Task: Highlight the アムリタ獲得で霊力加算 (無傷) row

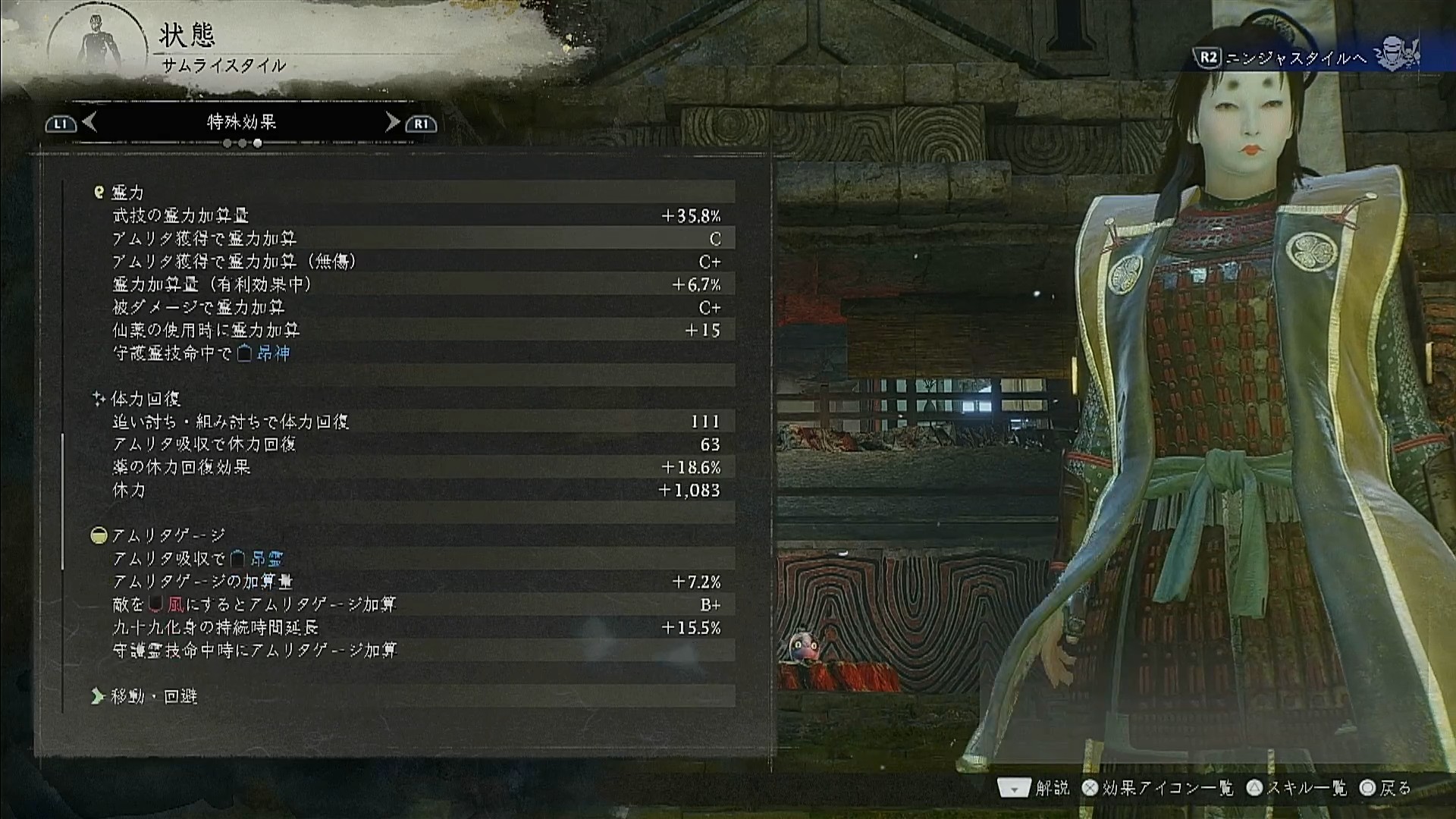Action: (413, 262)
